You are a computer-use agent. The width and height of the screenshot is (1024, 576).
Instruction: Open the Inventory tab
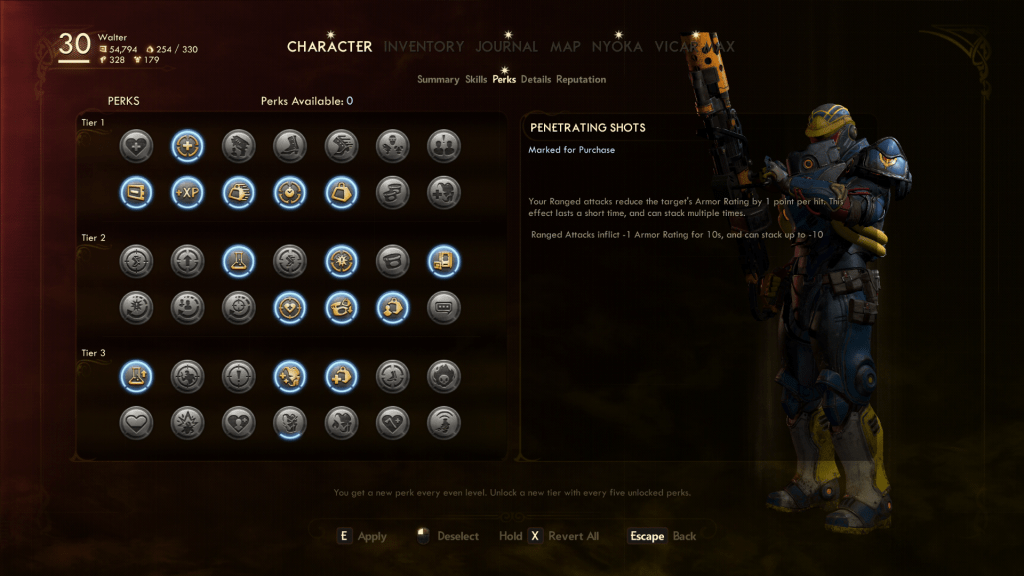[423, 46]
